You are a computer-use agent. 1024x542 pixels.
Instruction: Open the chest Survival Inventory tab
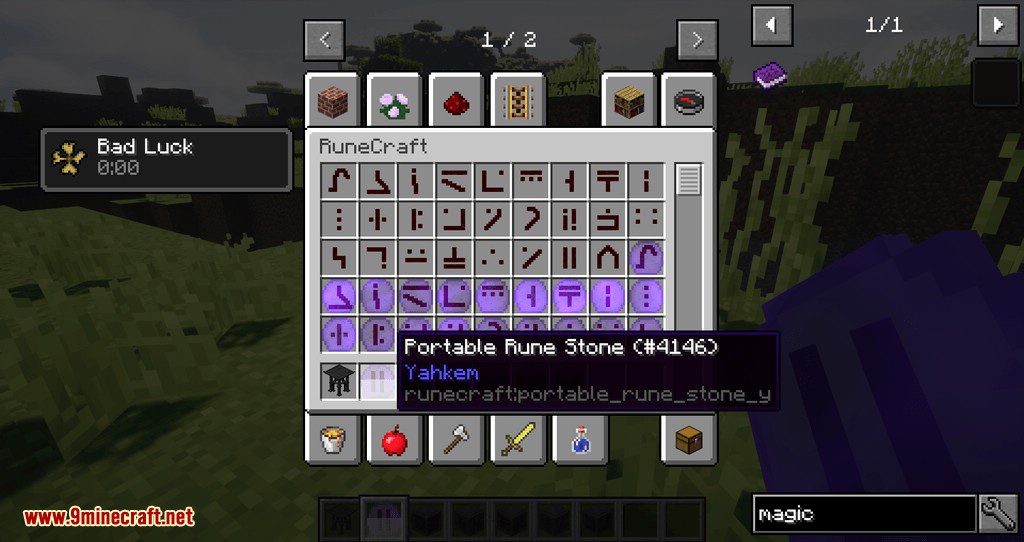pos(688,439)
